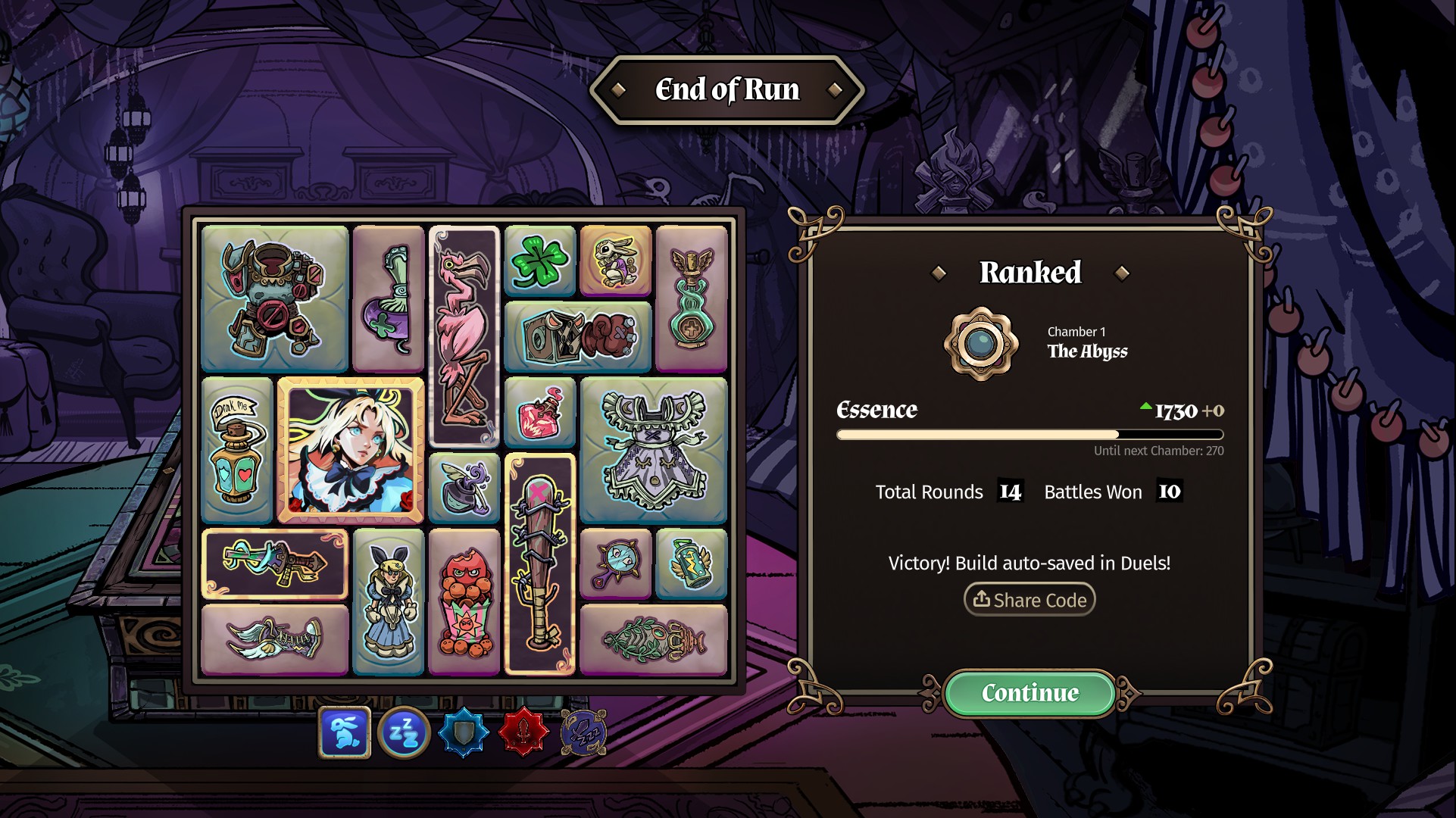Select the red monster orange basket item

point(464,602)
